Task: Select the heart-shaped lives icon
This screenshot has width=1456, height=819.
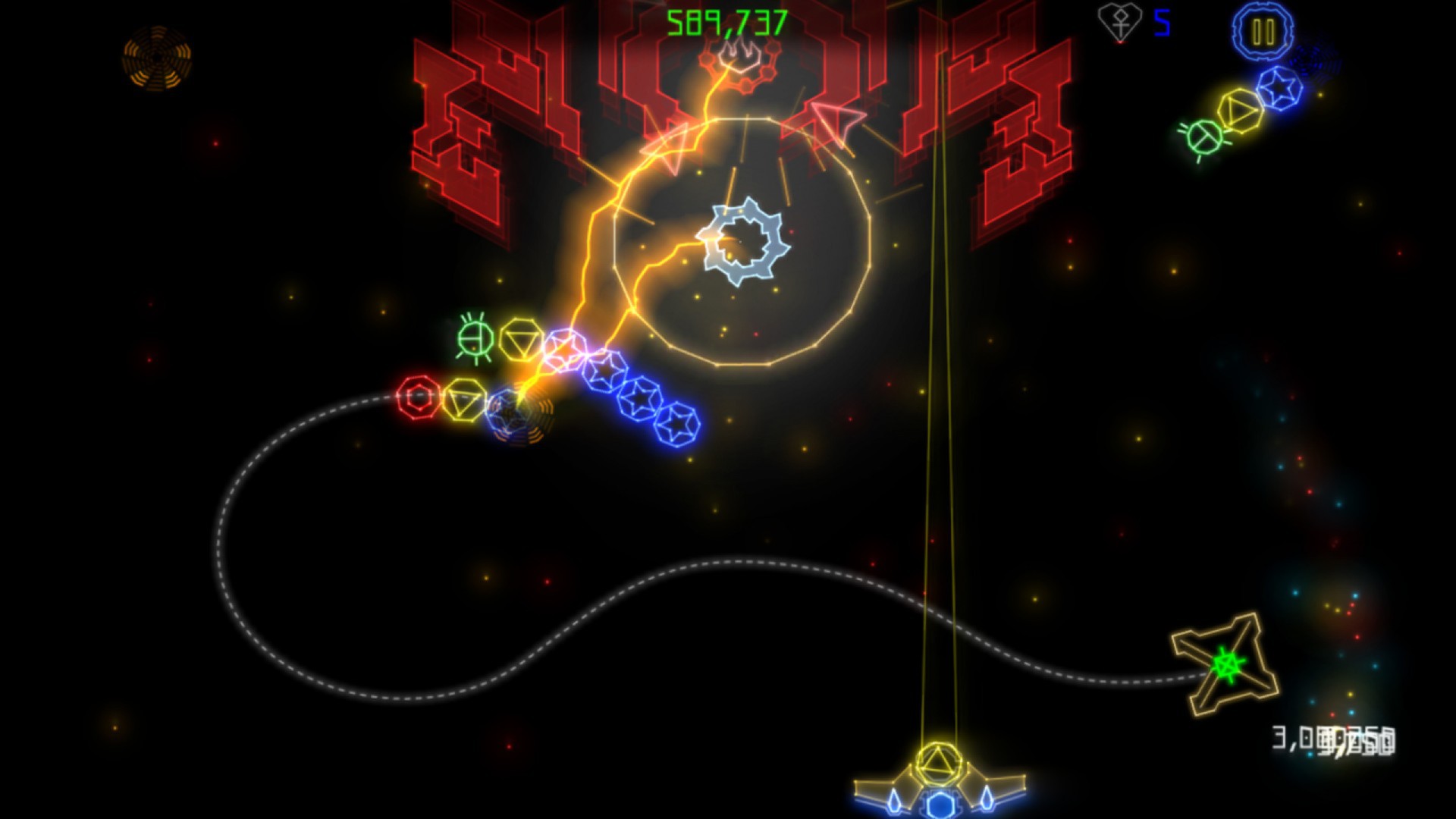Action: [1119, 20]
